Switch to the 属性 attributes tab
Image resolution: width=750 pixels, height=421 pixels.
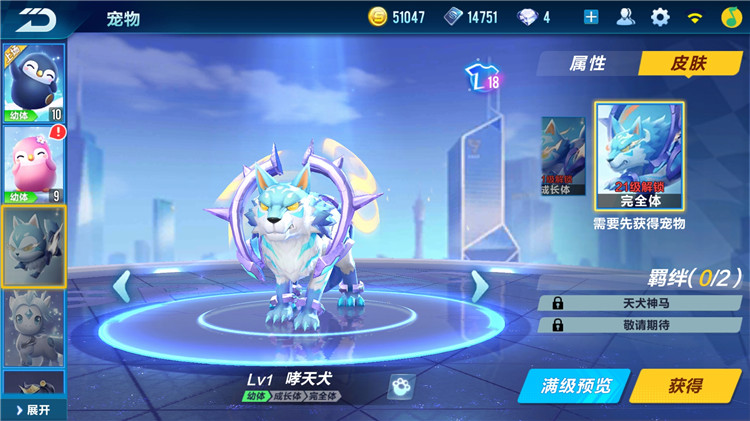[x=587, y=63]
